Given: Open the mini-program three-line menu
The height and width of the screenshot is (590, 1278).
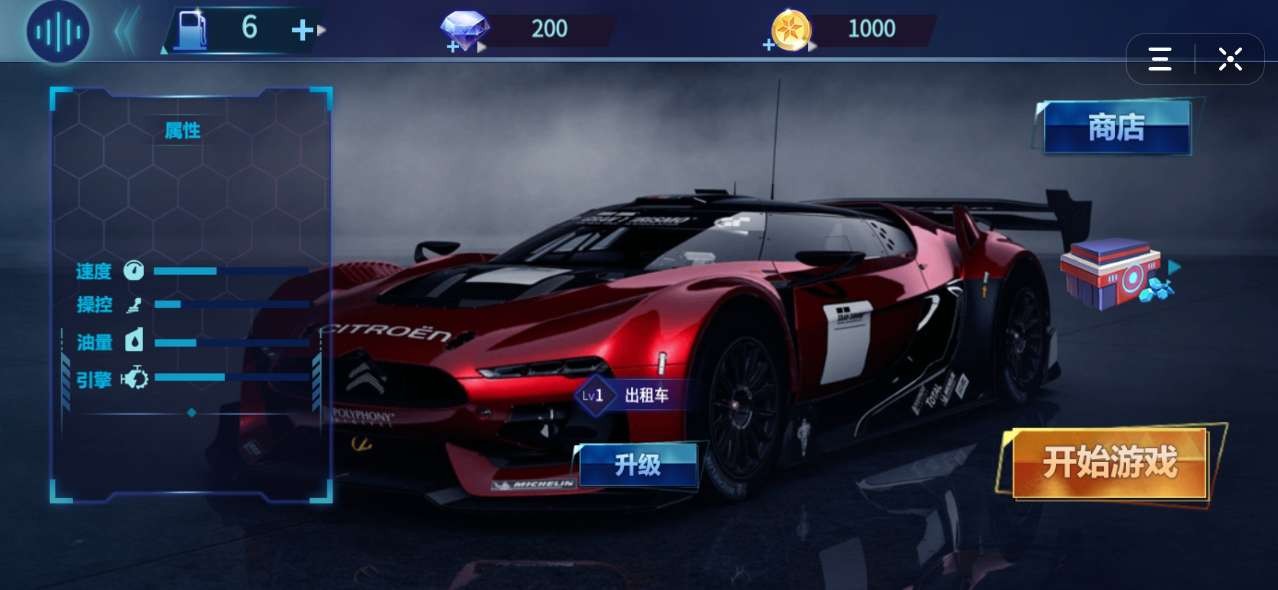Looking at the screenshot, I should 1160,59.
